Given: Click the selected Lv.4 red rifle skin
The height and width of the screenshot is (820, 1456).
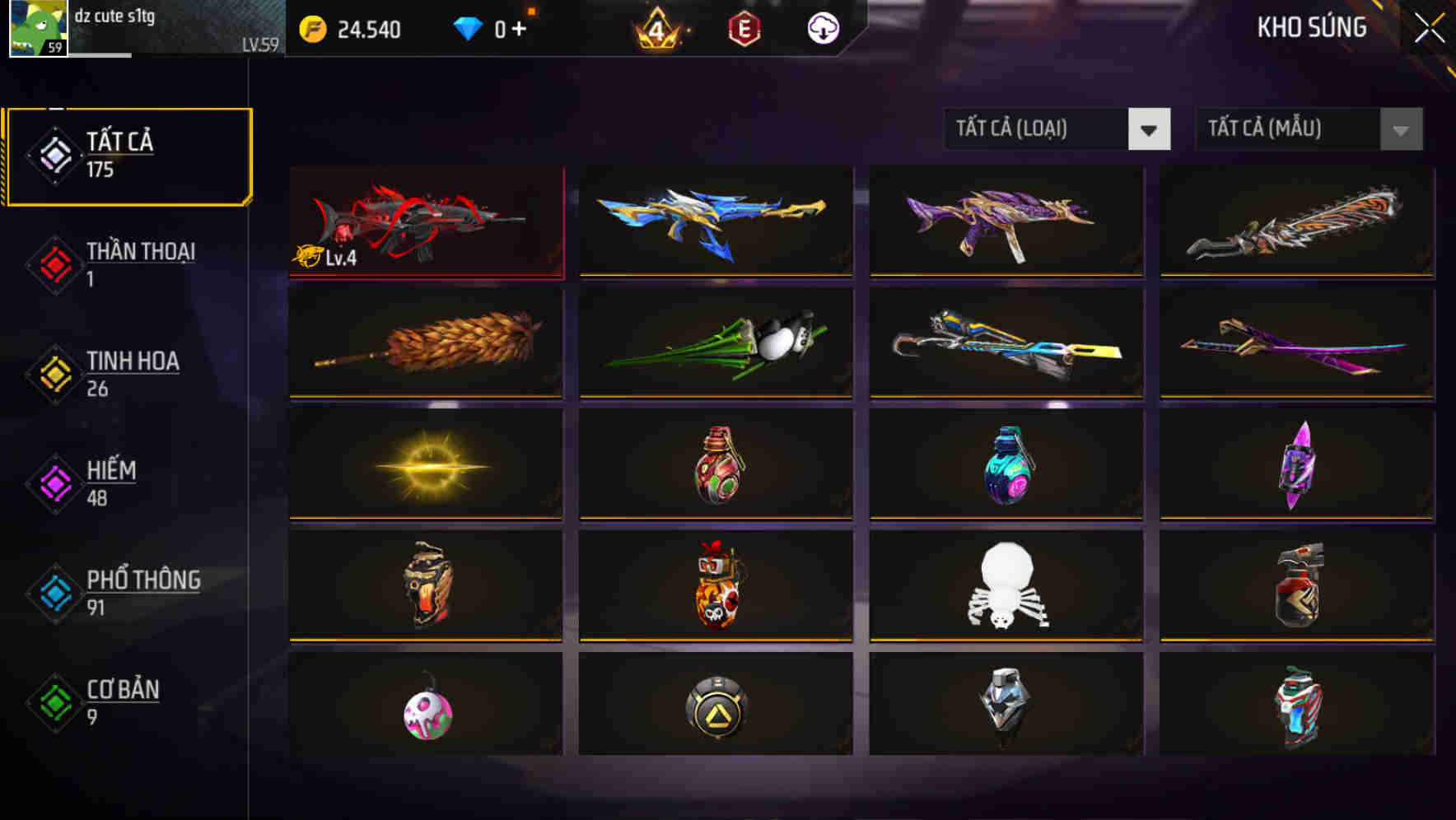Looking at the screenshot, I should coord(425,221).
